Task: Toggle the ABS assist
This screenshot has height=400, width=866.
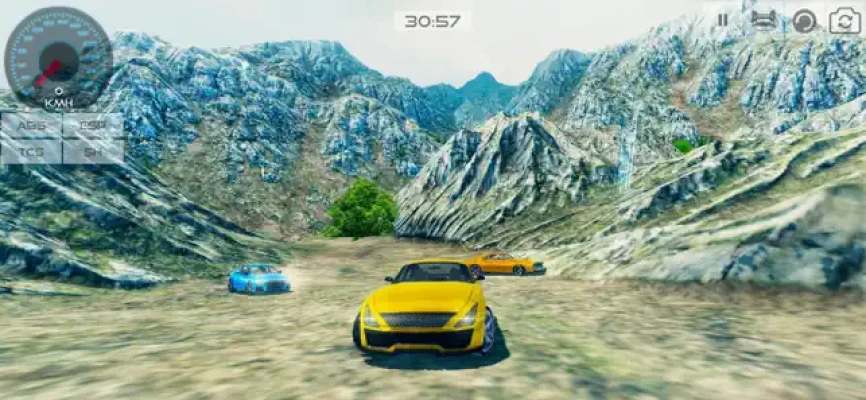Action: pyautogui.click(x=32, y=125)
